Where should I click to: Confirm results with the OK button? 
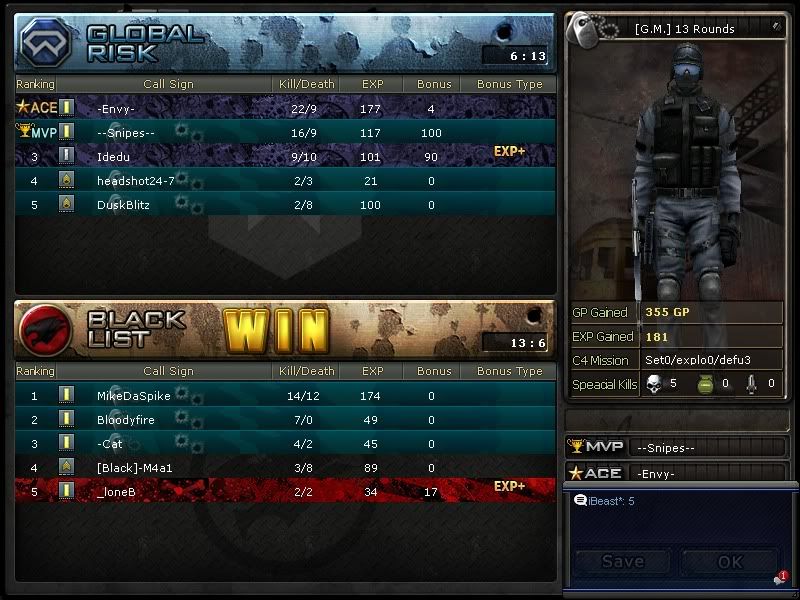pyautogui.click(x=730, y=561)
